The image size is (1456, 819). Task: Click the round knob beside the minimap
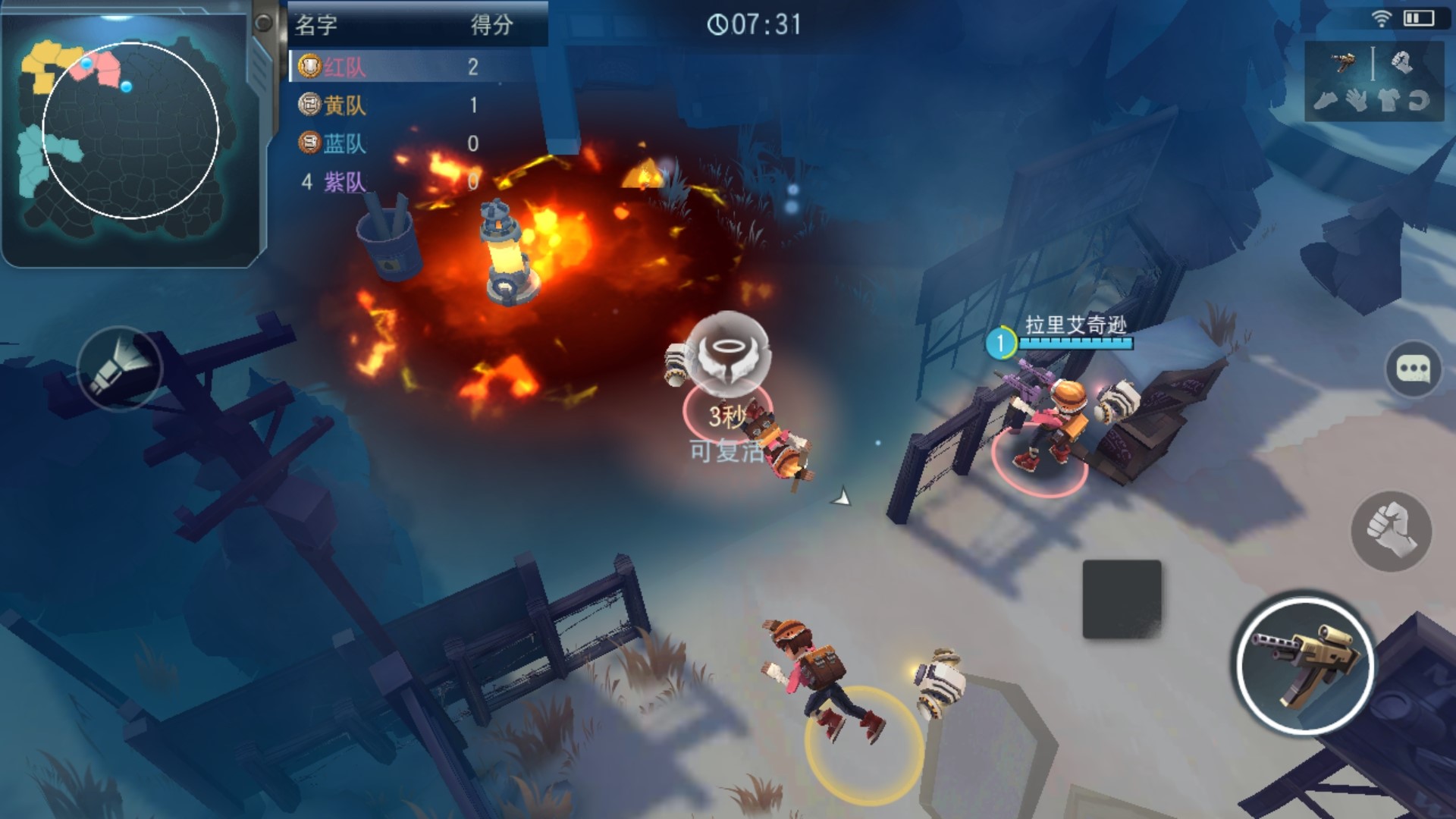click(263, 23)
